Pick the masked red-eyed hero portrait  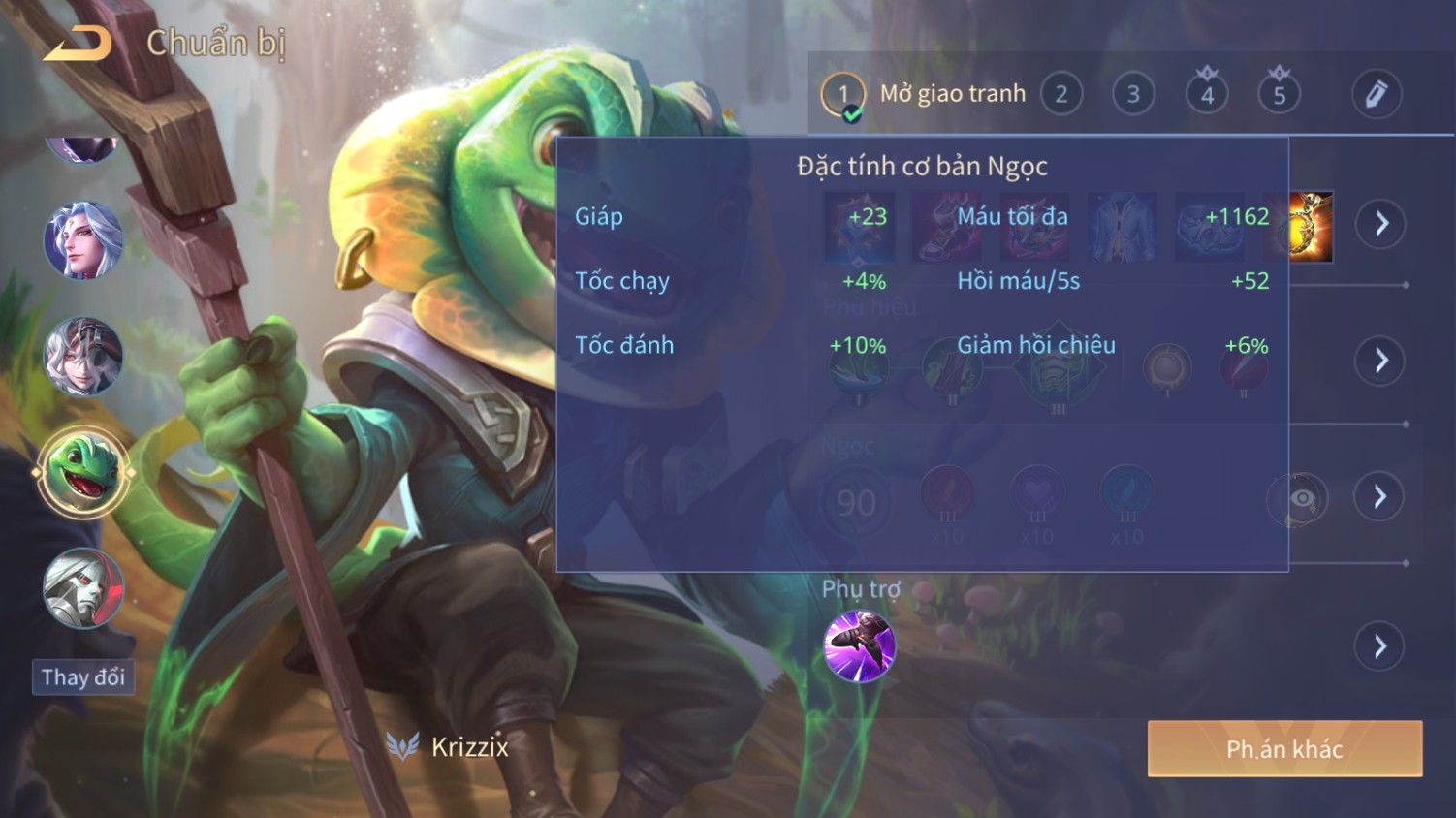[x=83, y=587]
